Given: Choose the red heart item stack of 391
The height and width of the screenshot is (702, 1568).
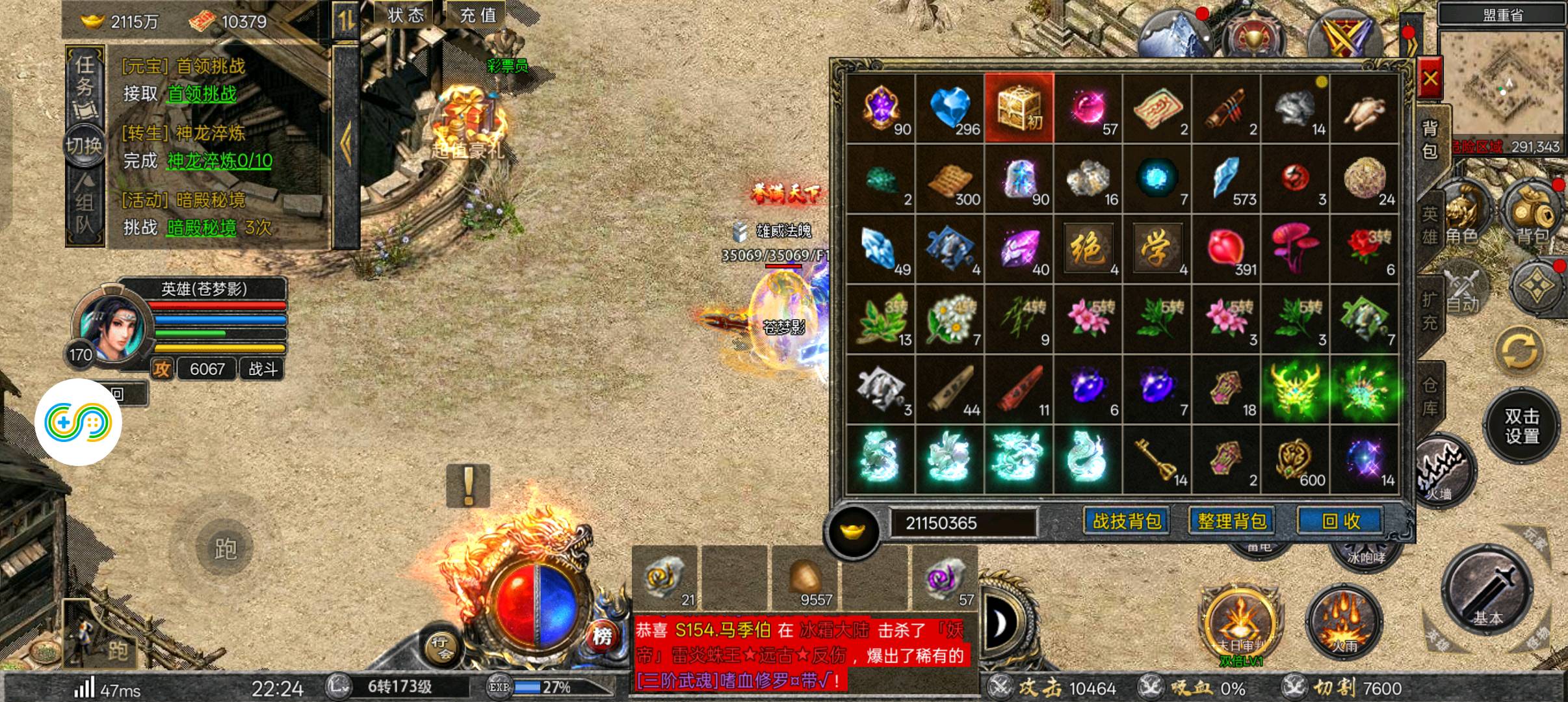Looking at the screenshot, I should click(x=1226, y=249).
